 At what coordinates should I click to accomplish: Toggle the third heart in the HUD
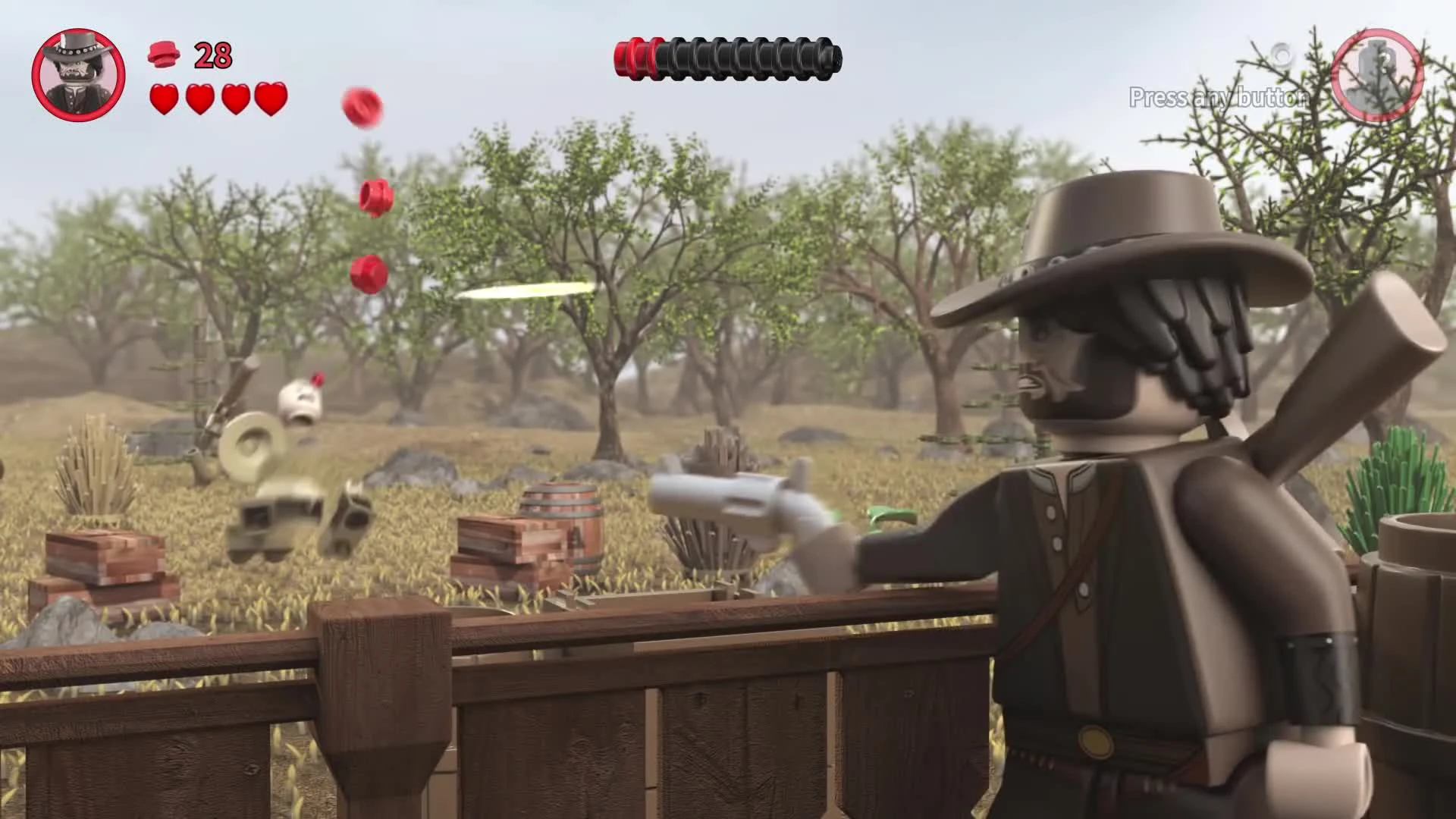[236, 99]
